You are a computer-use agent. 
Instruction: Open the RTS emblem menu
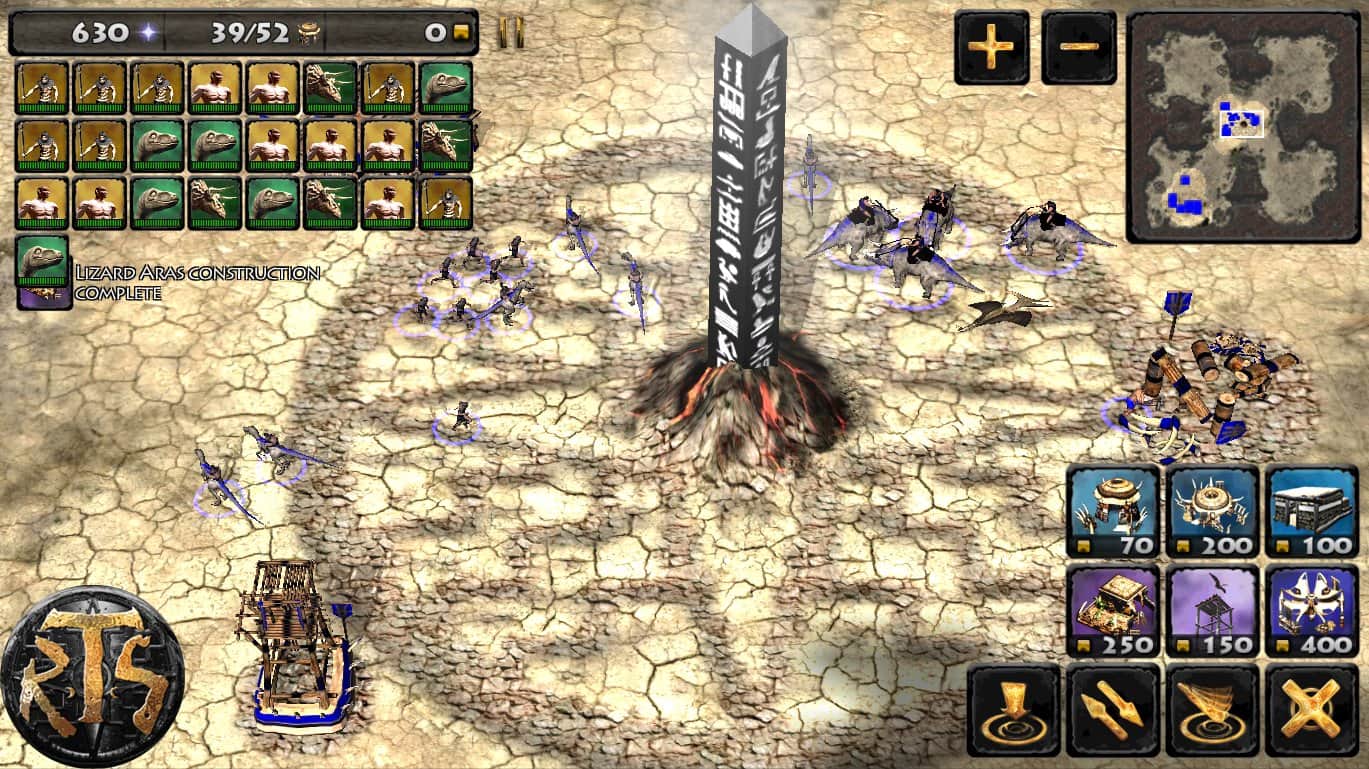[x=92, y=676]
